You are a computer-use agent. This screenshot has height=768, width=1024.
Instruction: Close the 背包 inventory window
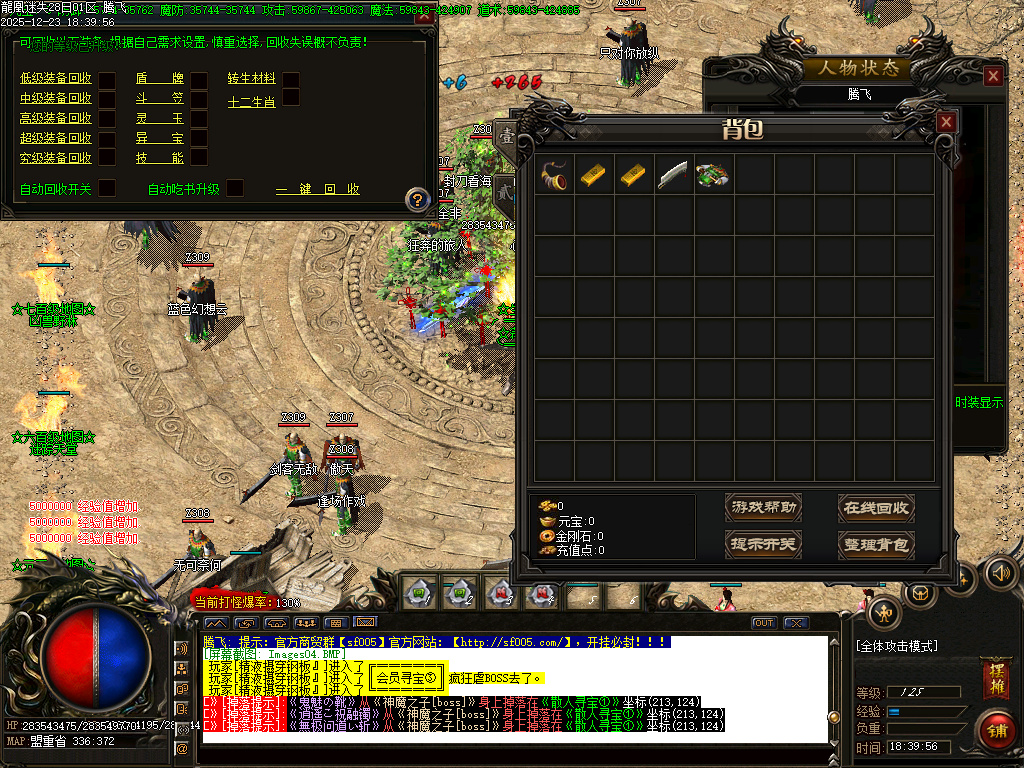pos(946,122)
